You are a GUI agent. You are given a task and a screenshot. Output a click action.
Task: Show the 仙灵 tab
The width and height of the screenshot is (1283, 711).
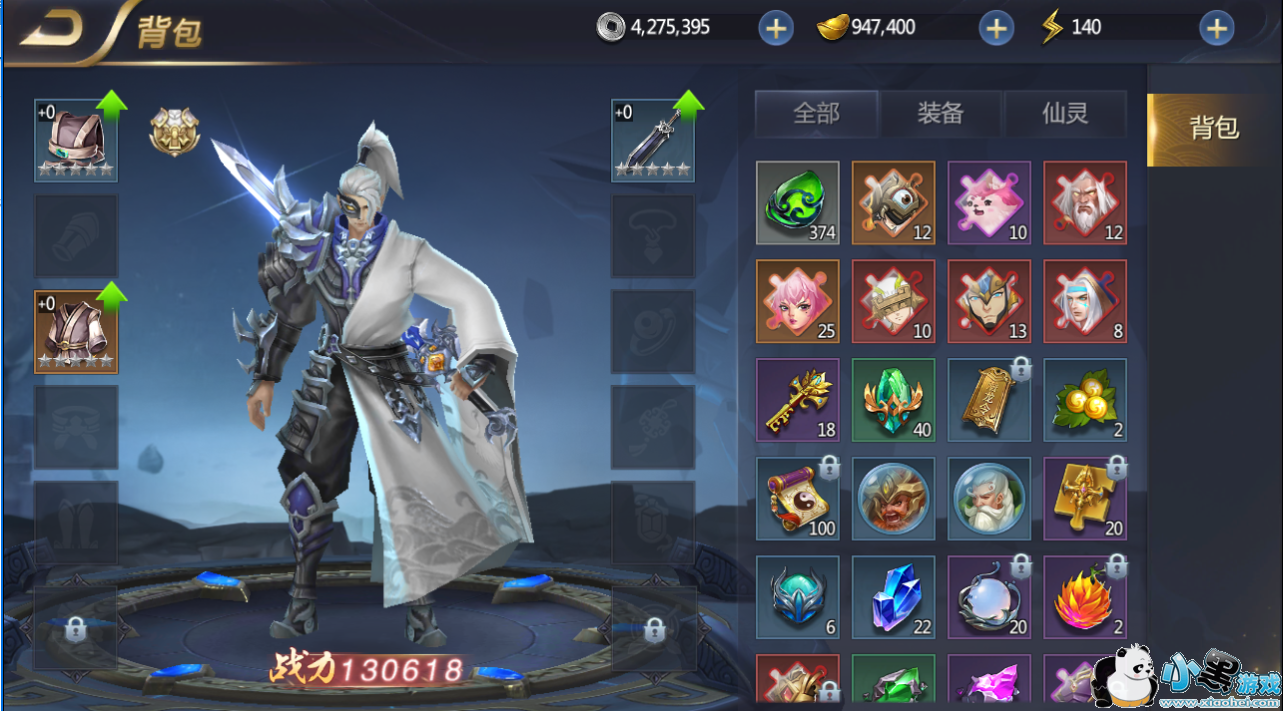coord(1065,114)
